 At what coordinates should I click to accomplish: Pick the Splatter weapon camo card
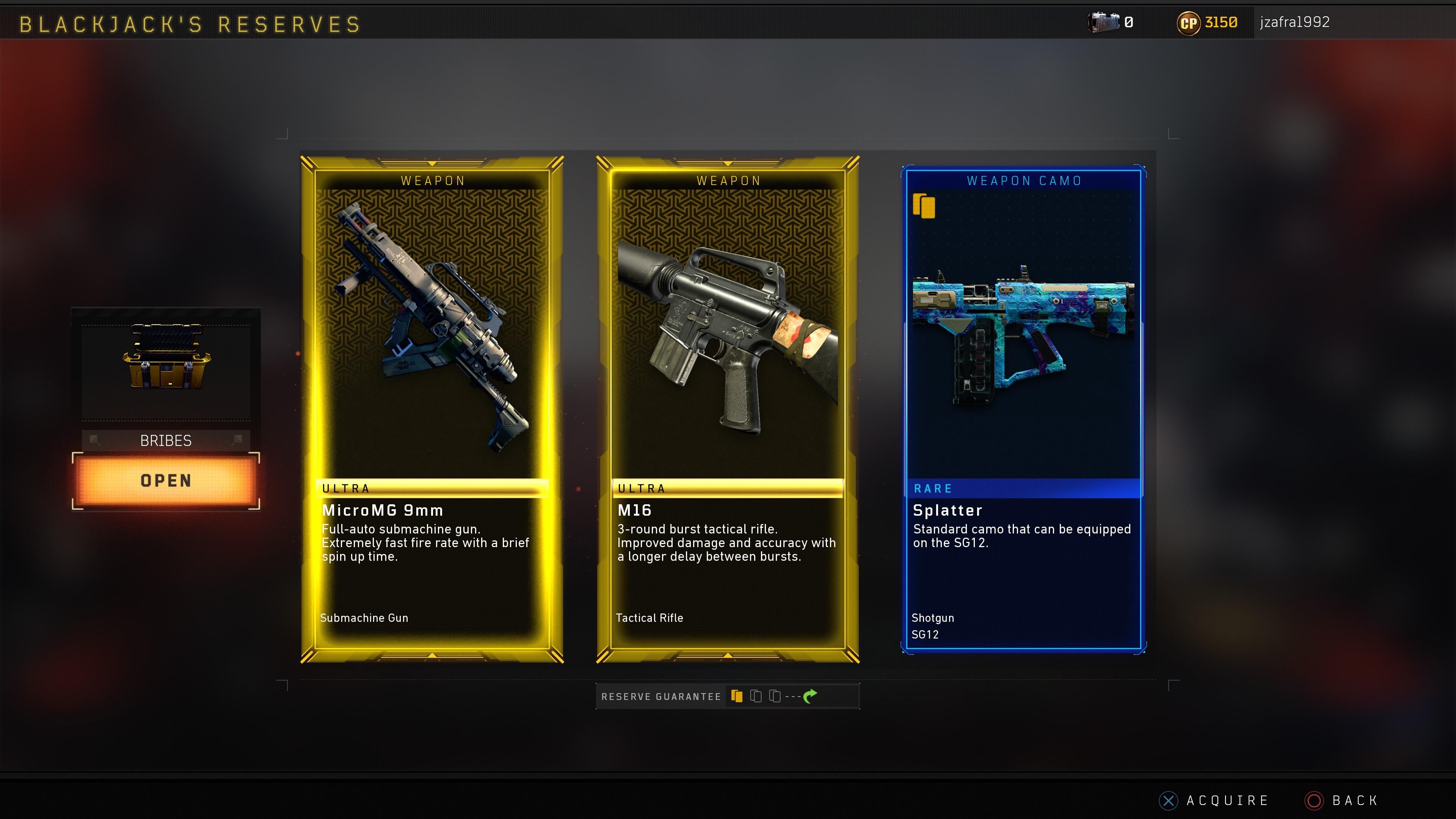click(1023, 409)
